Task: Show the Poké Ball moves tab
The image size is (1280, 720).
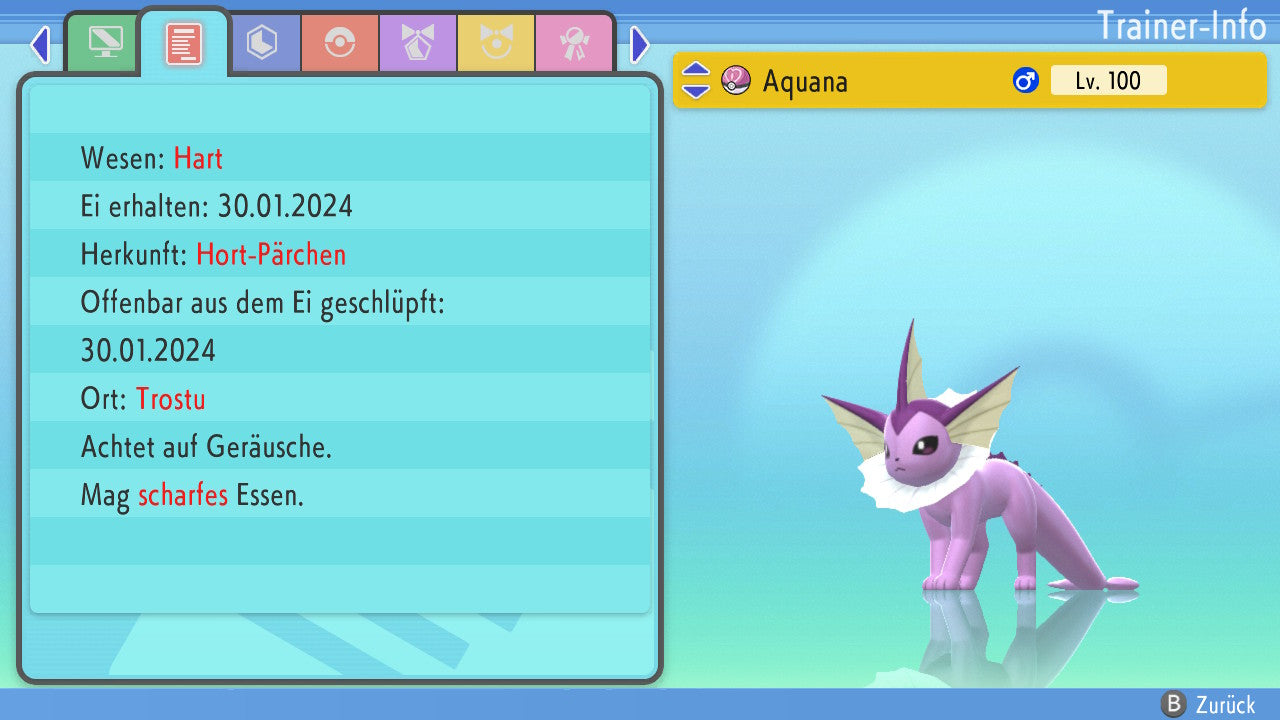Action: 340,43
